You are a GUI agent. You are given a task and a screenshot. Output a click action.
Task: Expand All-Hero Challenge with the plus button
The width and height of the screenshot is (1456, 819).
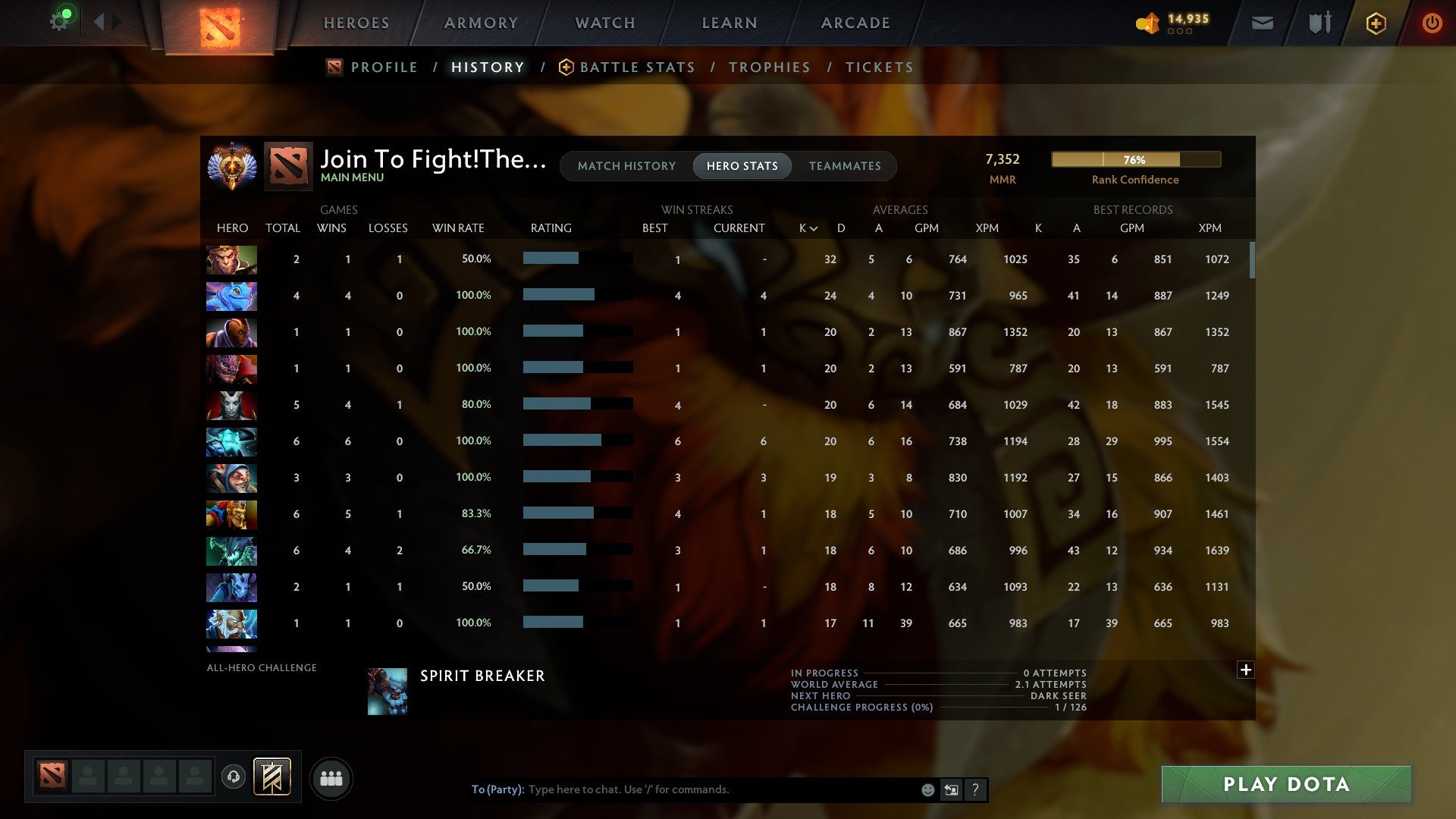(1246, 670)
